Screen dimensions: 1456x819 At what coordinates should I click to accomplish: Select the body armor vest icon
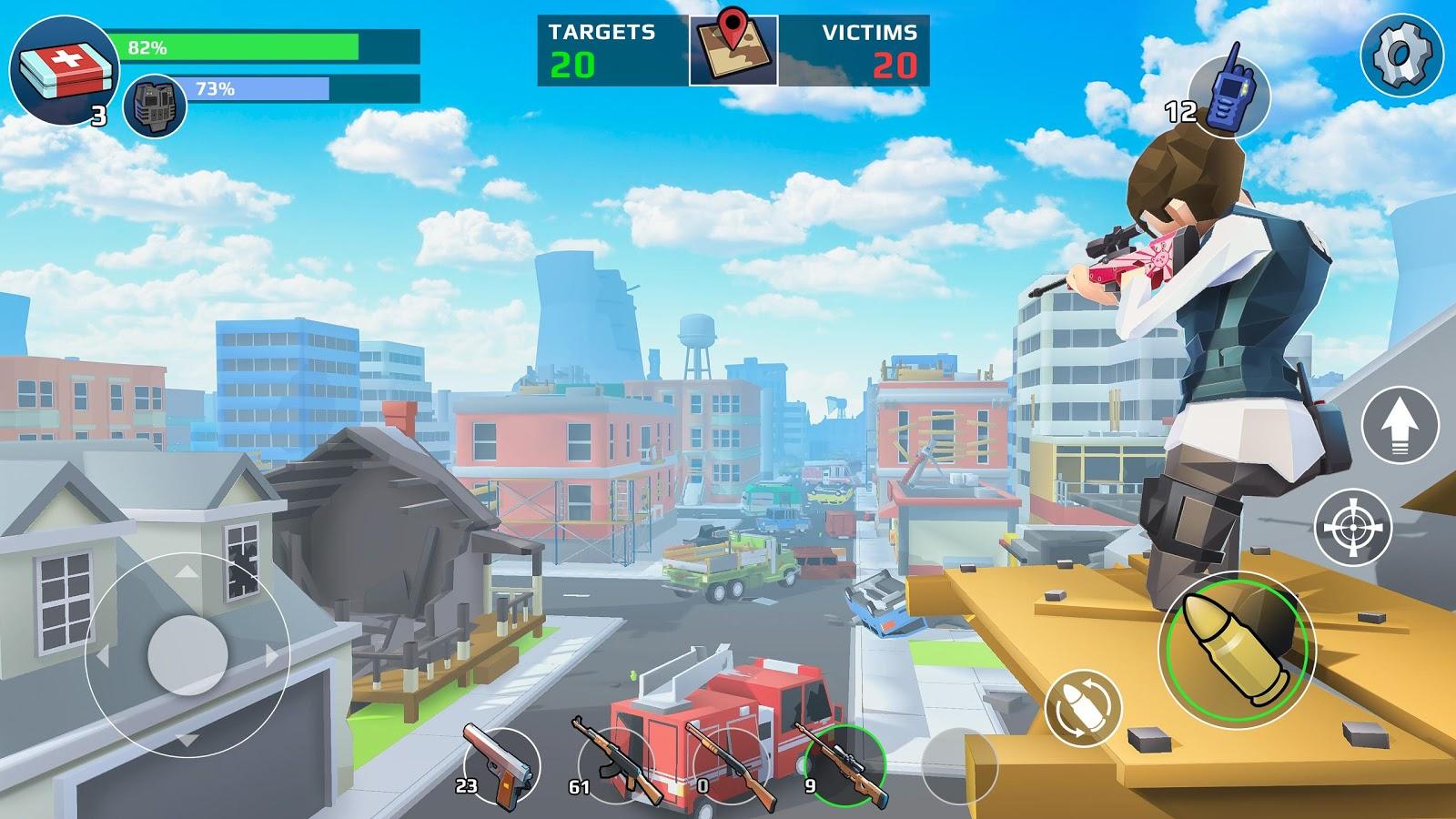pos(155,106)
